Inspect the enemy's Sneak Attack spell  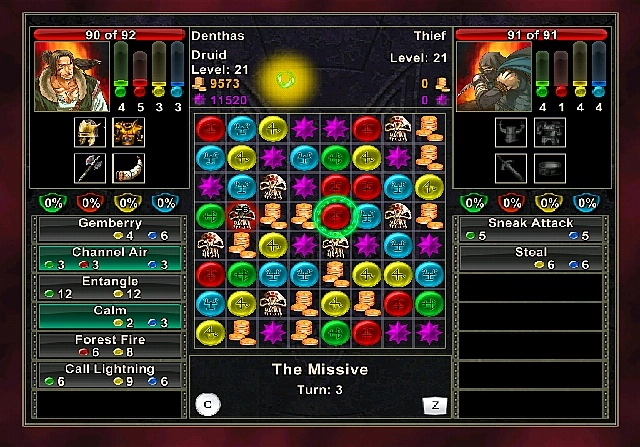click(x=530, y=229)
